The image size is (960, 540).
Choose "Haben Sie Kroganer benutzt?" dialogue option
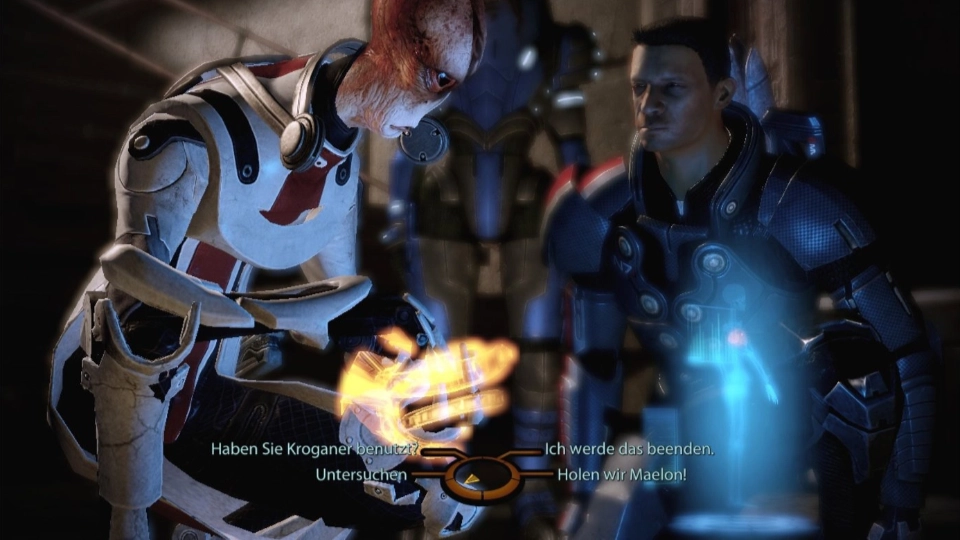tap(314, 450)
